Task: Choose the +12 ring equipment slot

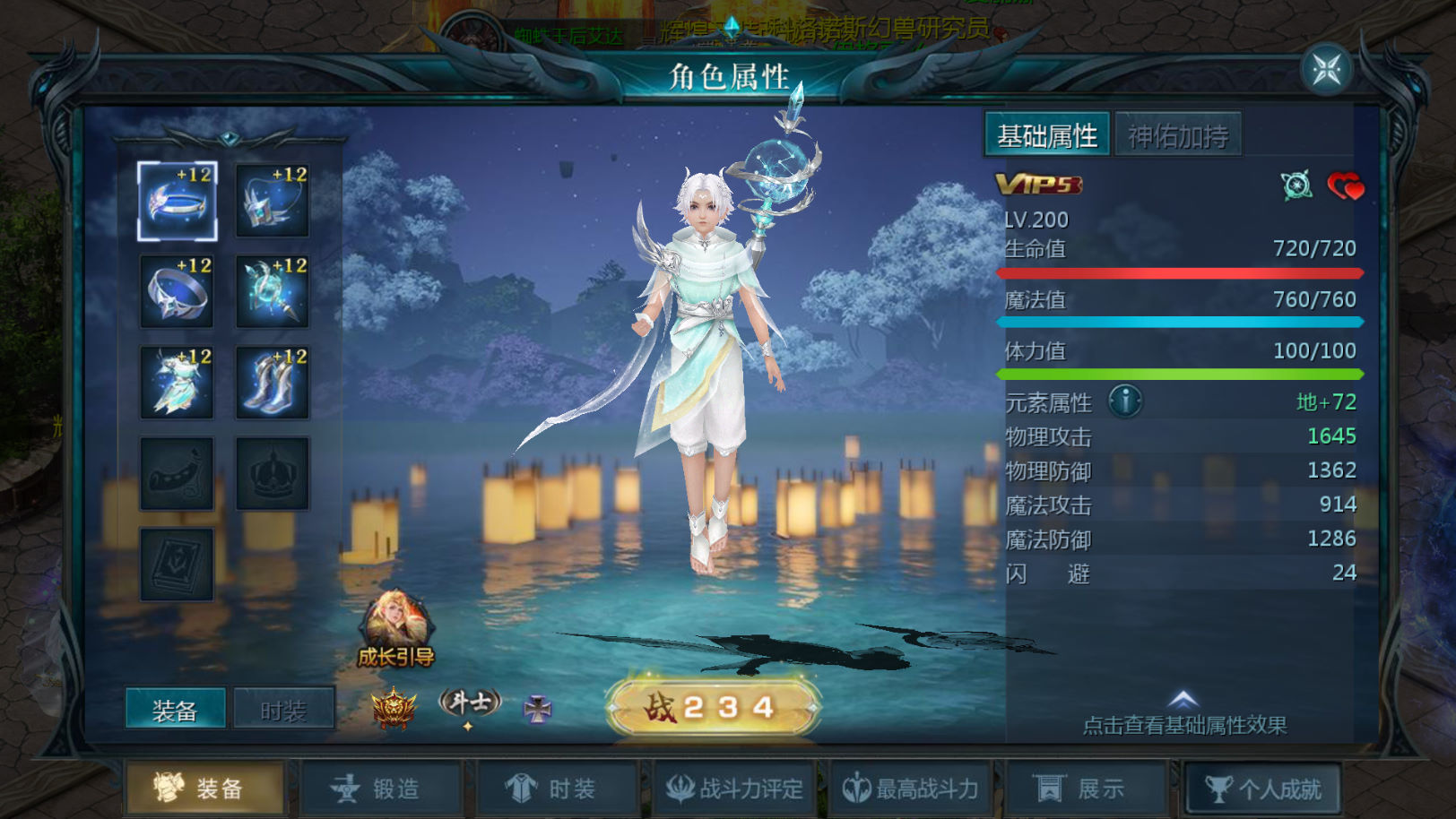Action: coord(178,291)
